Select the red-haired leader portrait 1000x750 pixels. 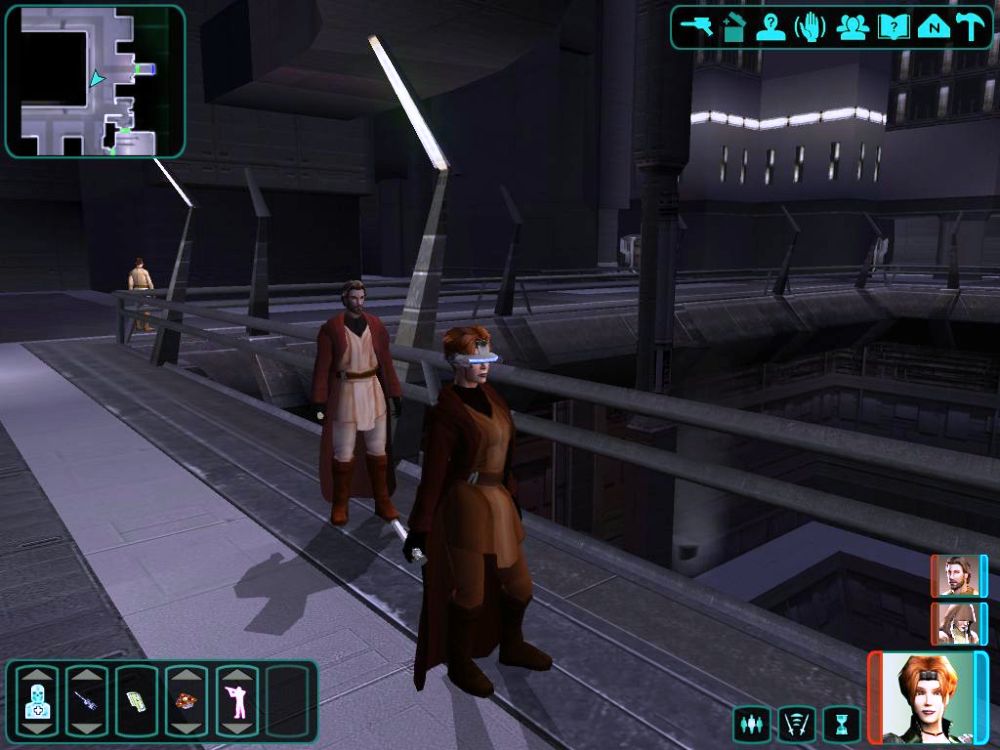click(x=926, y=697)
